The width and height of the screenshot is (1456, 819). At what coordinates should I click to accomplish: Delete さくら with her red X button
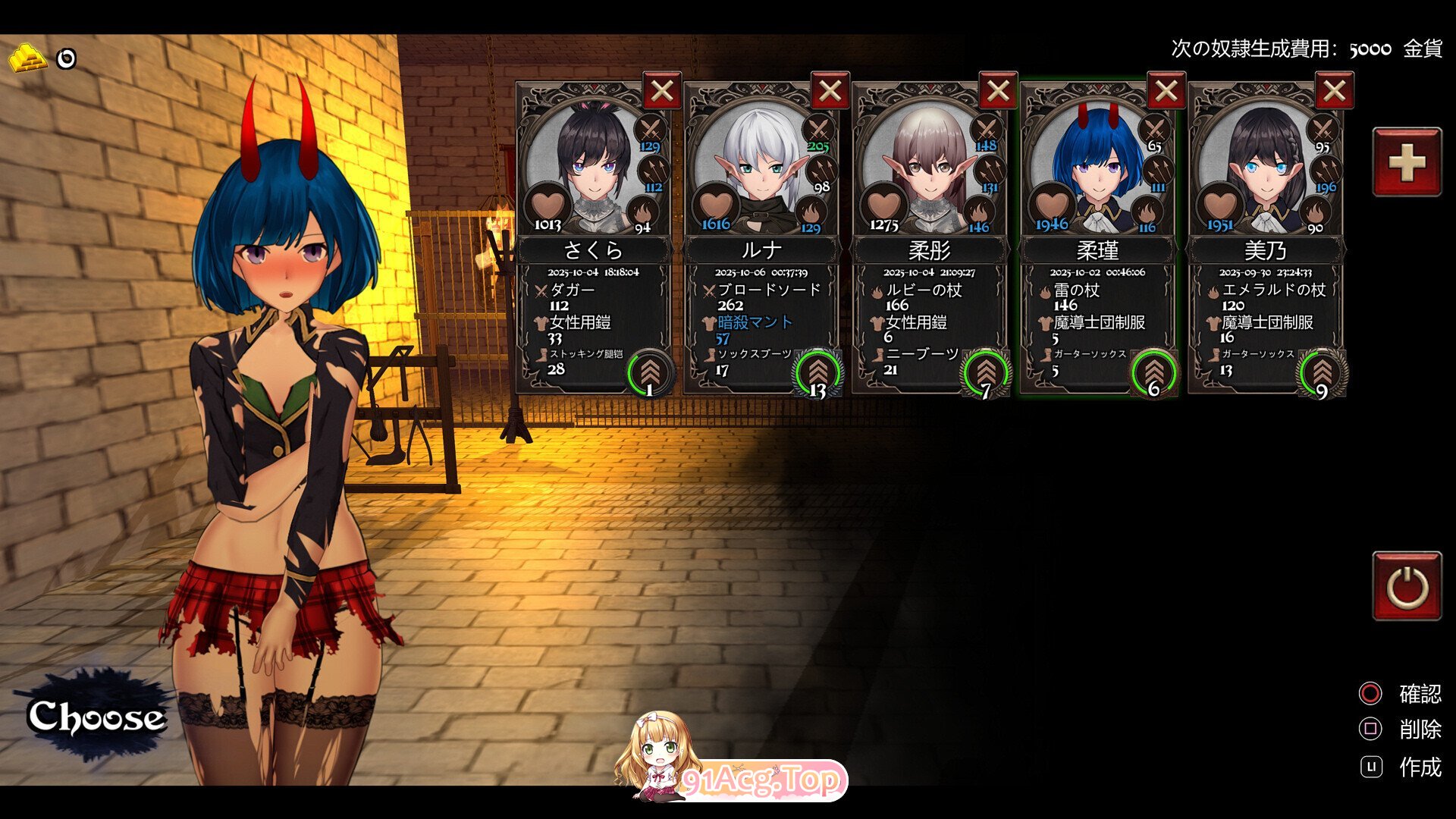pyautogui.click(x=662, y=92)
